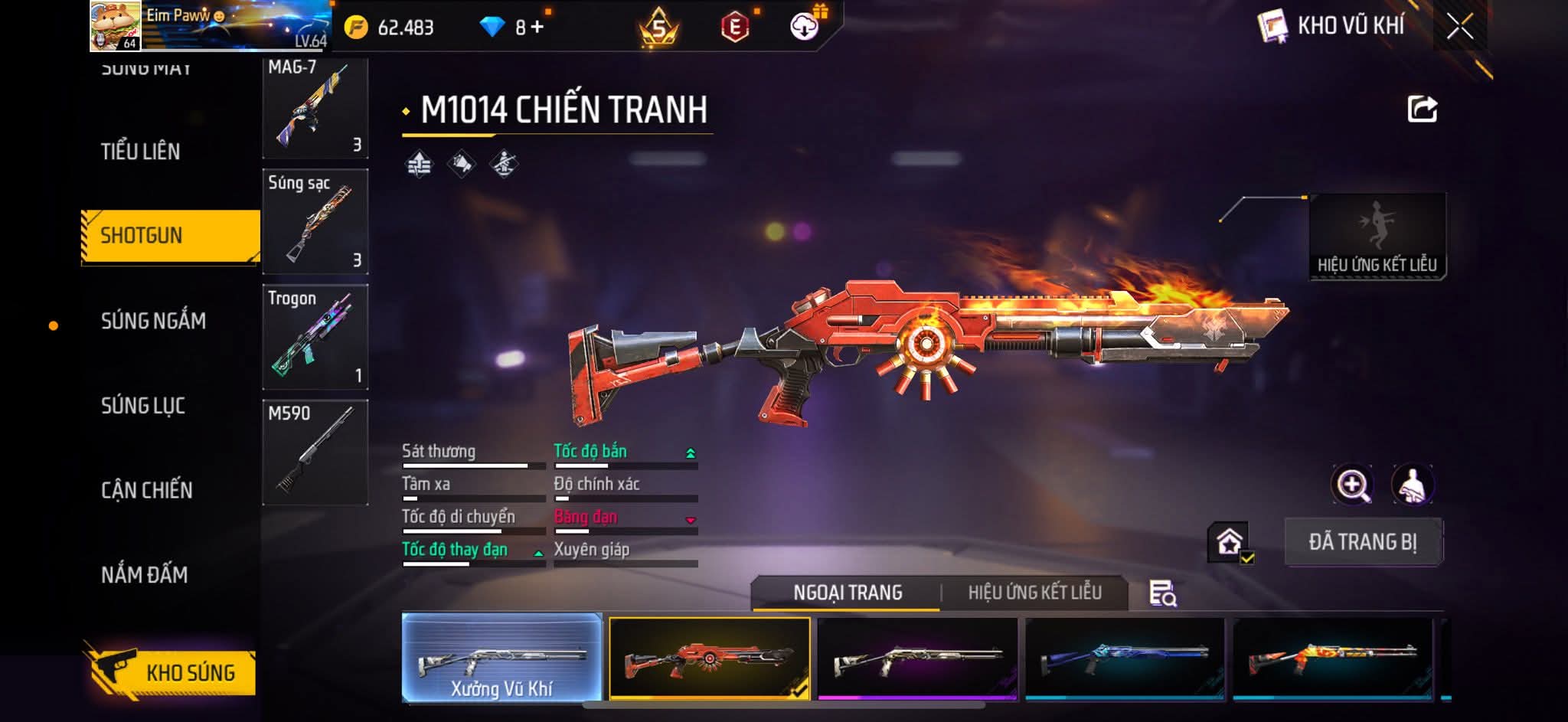Zoom in with the magnifier icon
Screen dimensions: 1568x722
[1352, 485]
